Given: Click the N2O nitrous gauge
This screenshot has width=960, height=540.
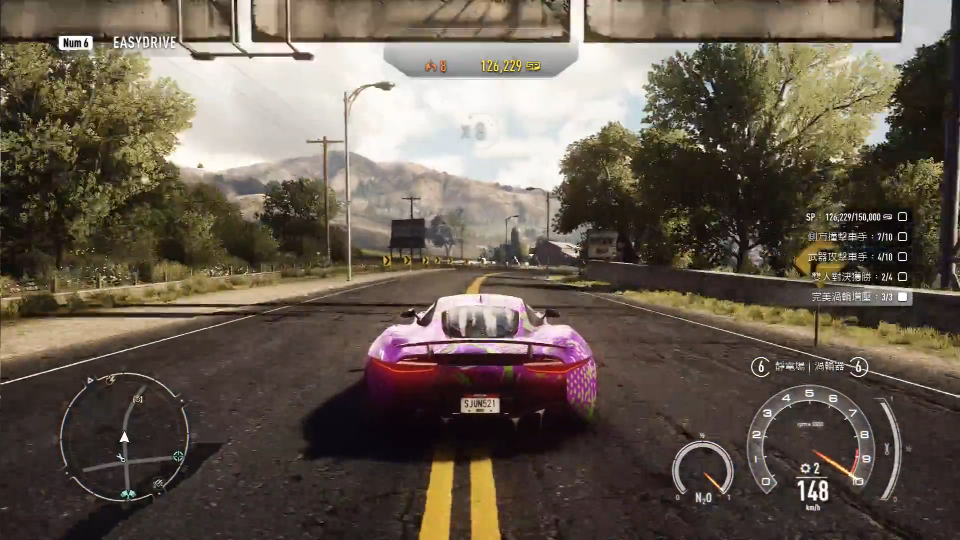Looking at the screenshot, I should pos(702,469).
